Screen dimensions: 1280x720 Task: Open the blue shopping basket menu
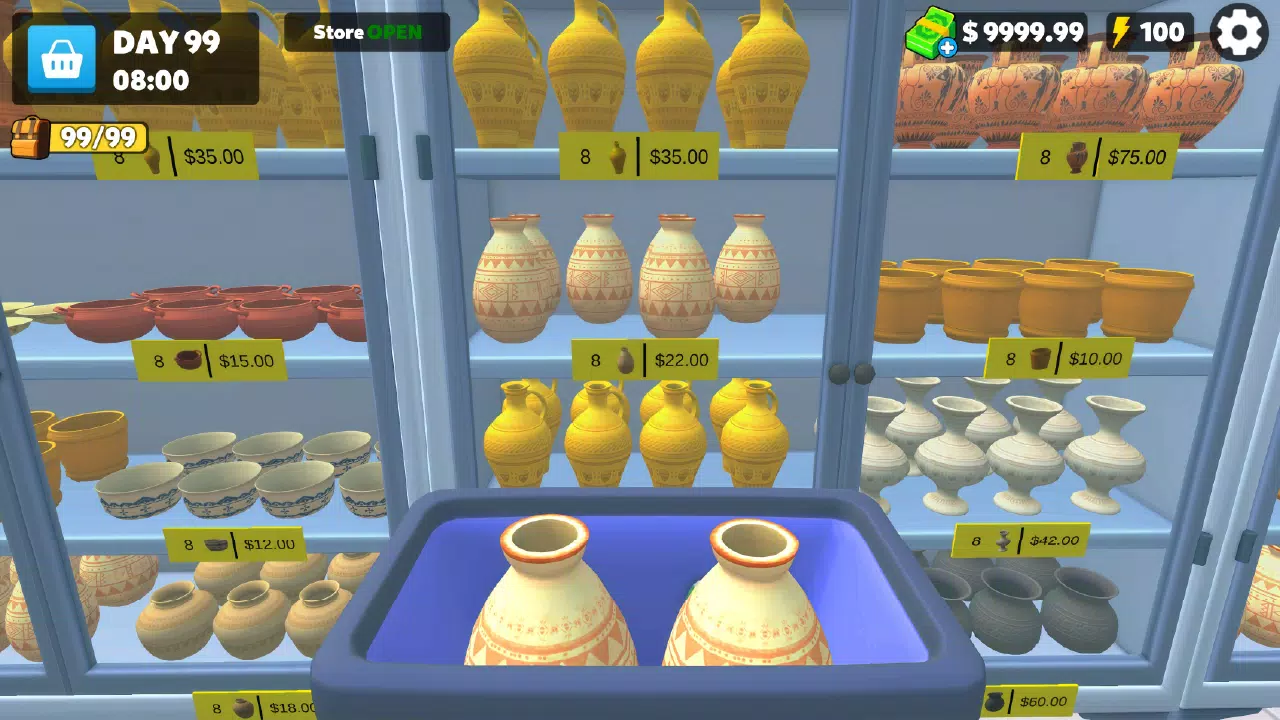pos(62,57)
